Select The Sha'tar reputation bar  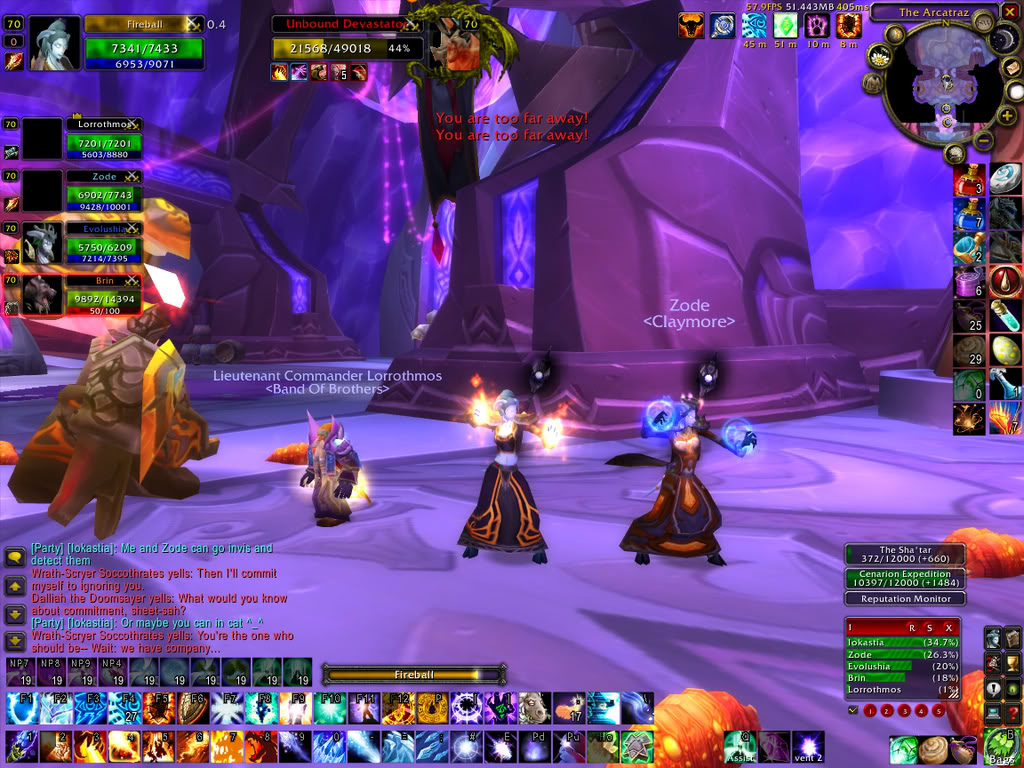click(x=905, y=555)
